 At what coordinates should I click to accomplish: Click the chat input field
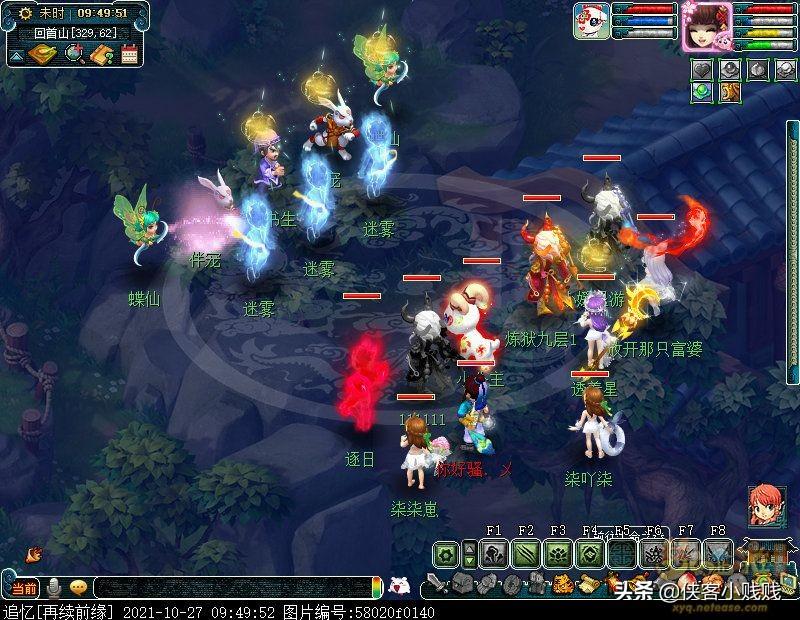point(230,588)
